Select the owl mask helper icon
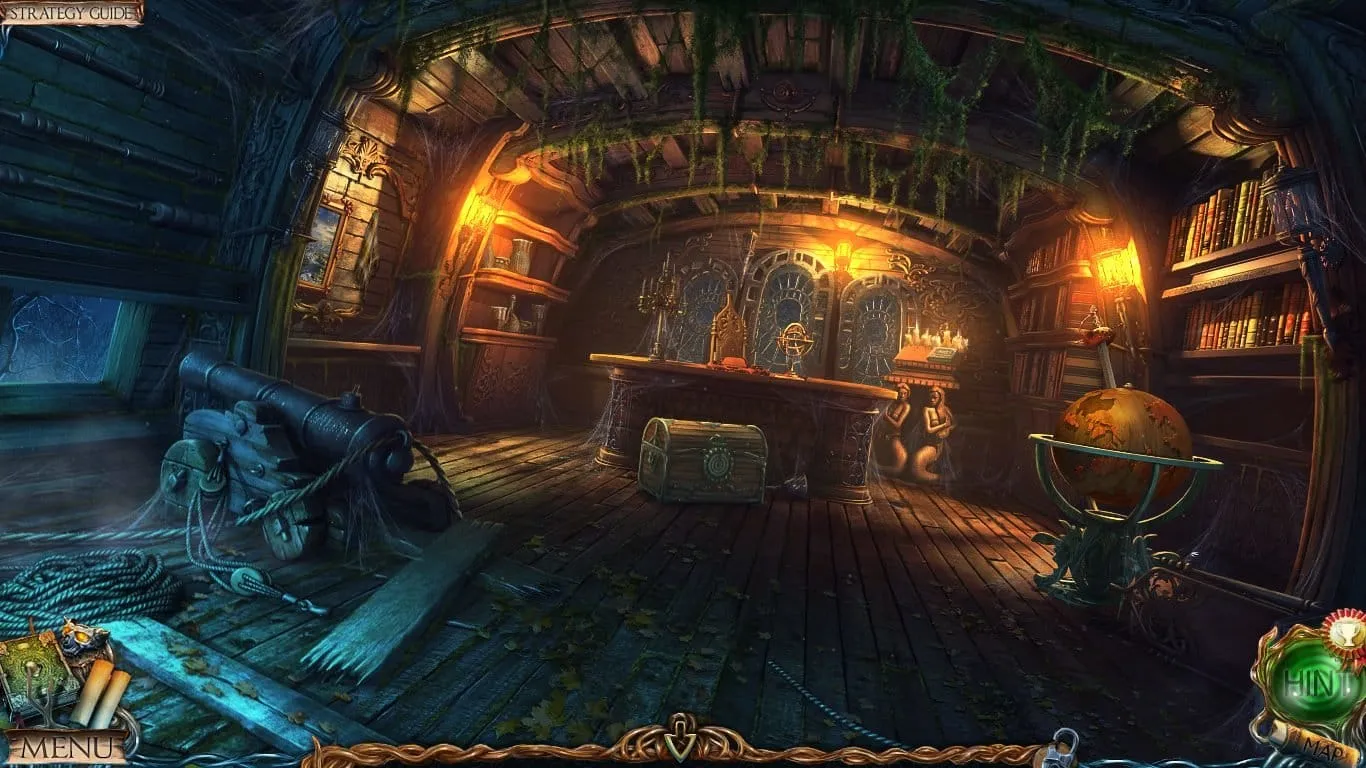 tap(83, 637)
